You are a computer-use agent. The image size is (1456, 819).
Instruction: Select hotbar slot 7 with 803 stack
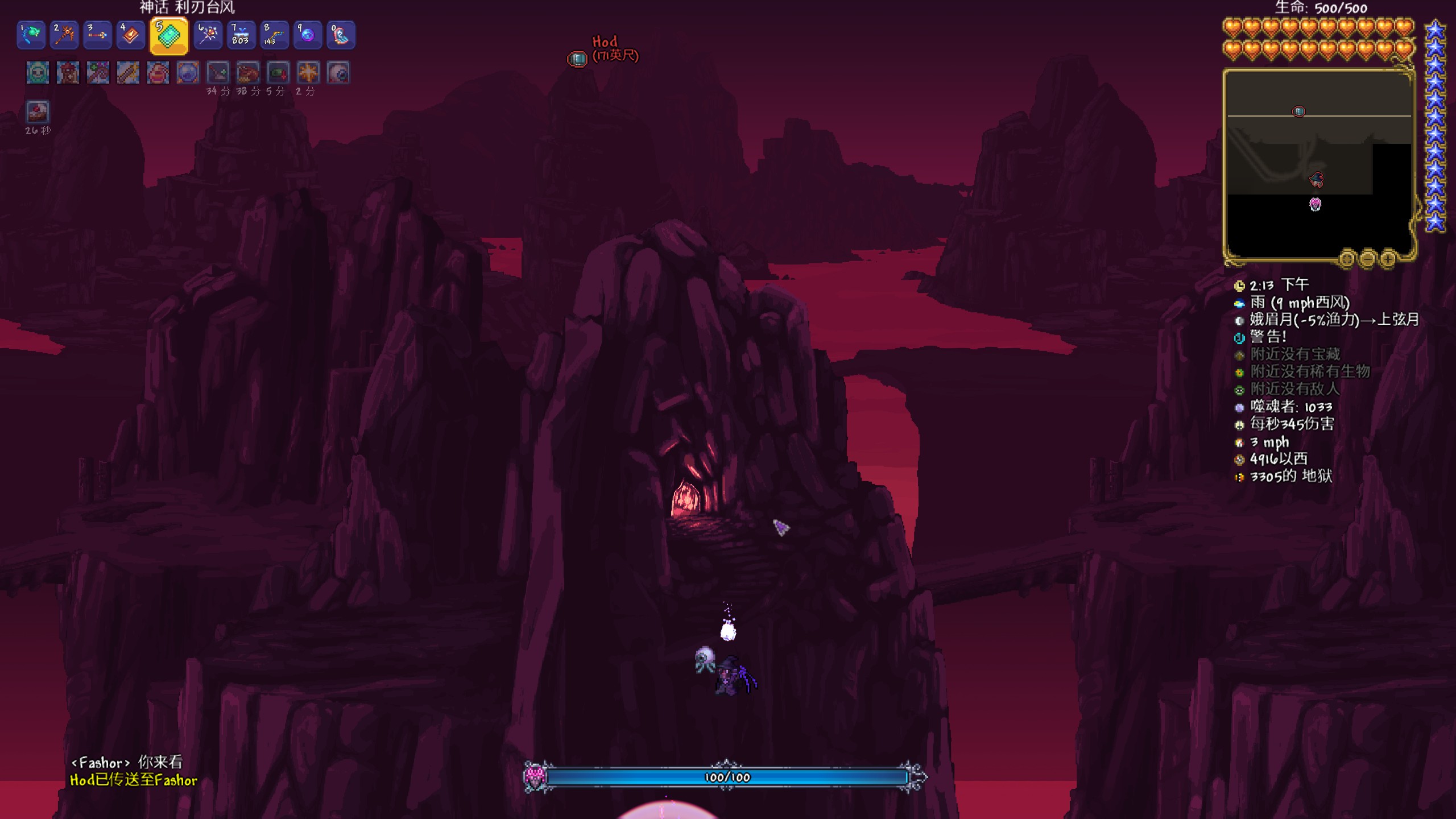click(241, 35)
